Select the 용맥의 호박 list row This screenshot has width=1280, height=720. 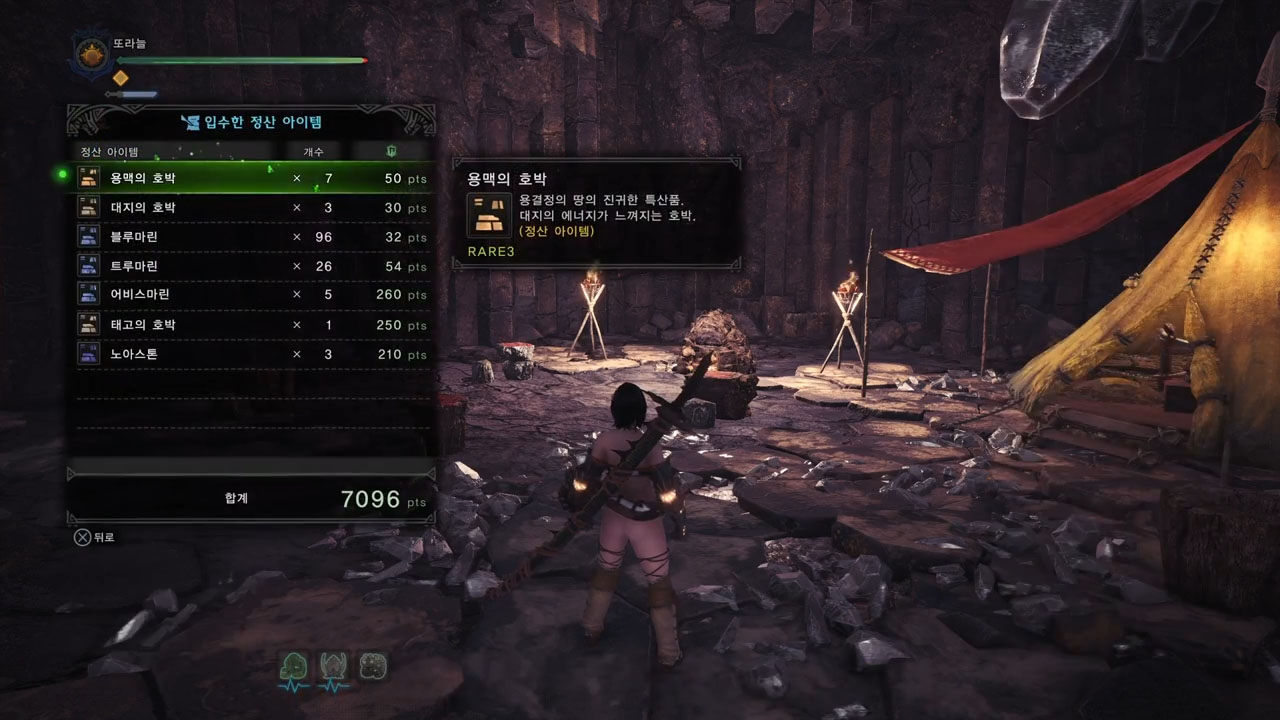[250, 178]
